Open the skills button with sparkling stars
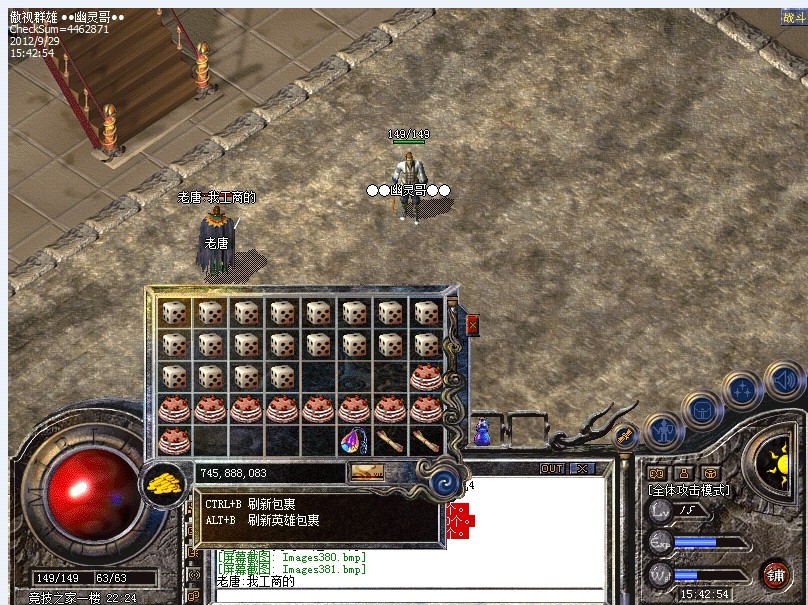Screen dimensions: 808x605 point(743,391)
